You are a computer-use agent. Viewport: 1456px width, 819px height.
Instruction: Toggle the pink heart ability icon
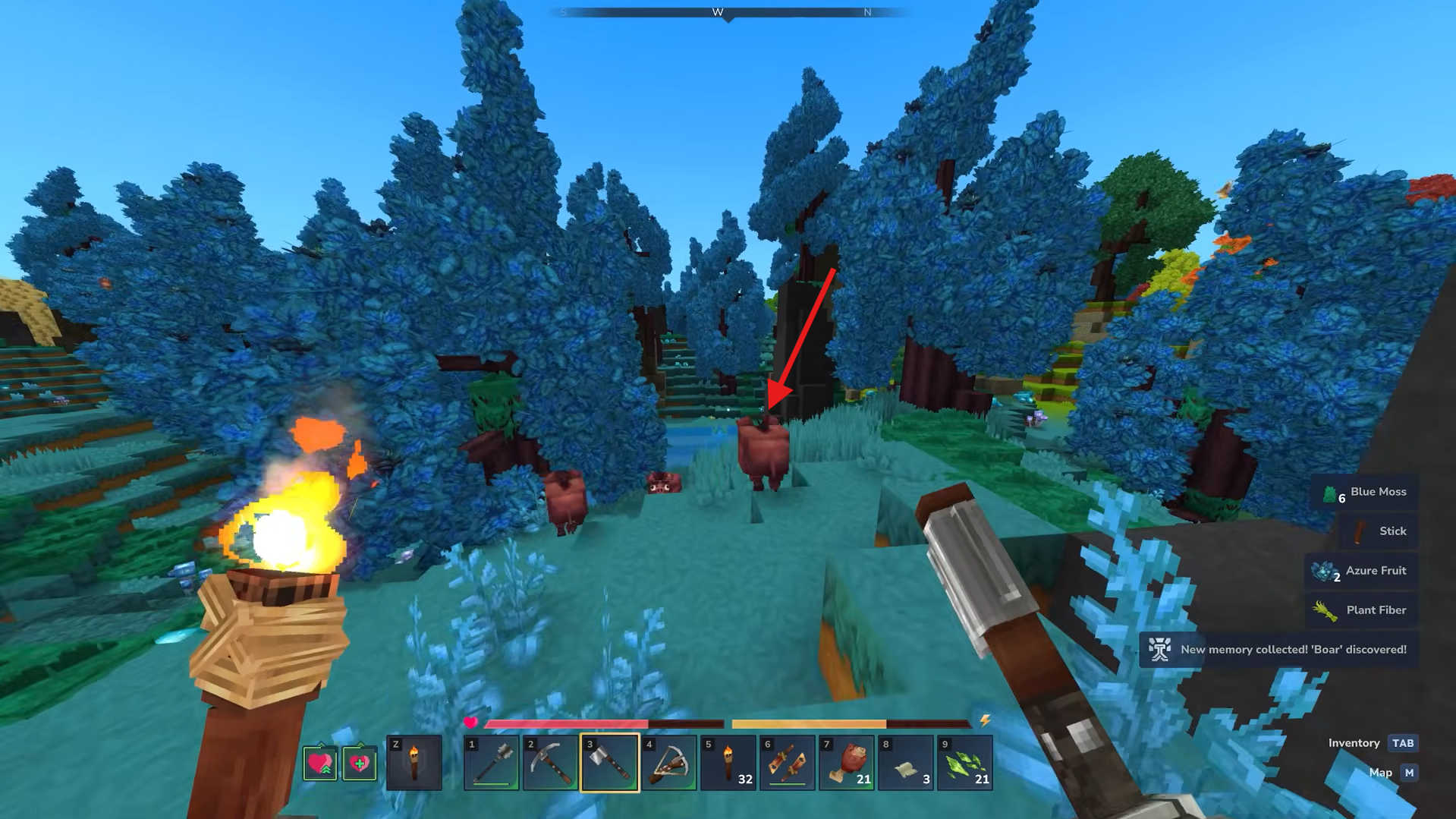(x=319, y=763)
